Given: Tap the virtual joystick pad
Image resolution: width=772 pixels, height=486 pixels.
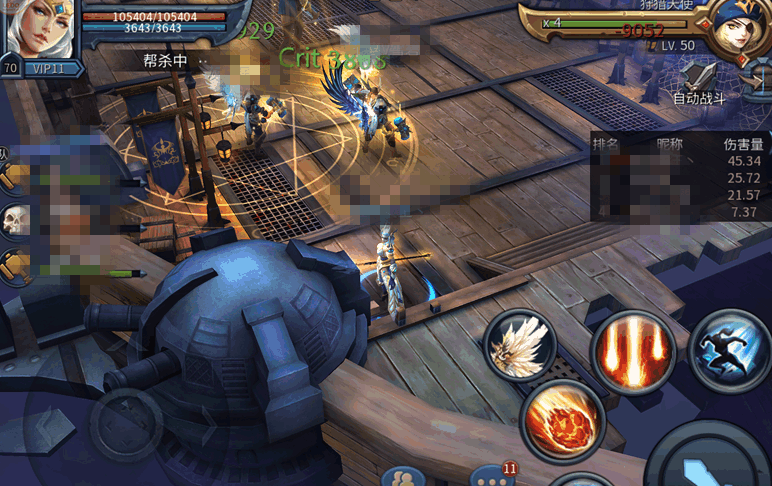Looking at the screenshot, I should pos(126,425).
